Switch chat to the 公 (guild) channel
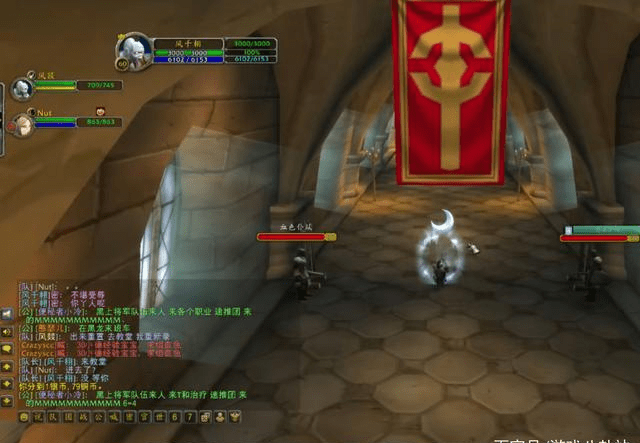640x443 pixels. click(99, 416)
